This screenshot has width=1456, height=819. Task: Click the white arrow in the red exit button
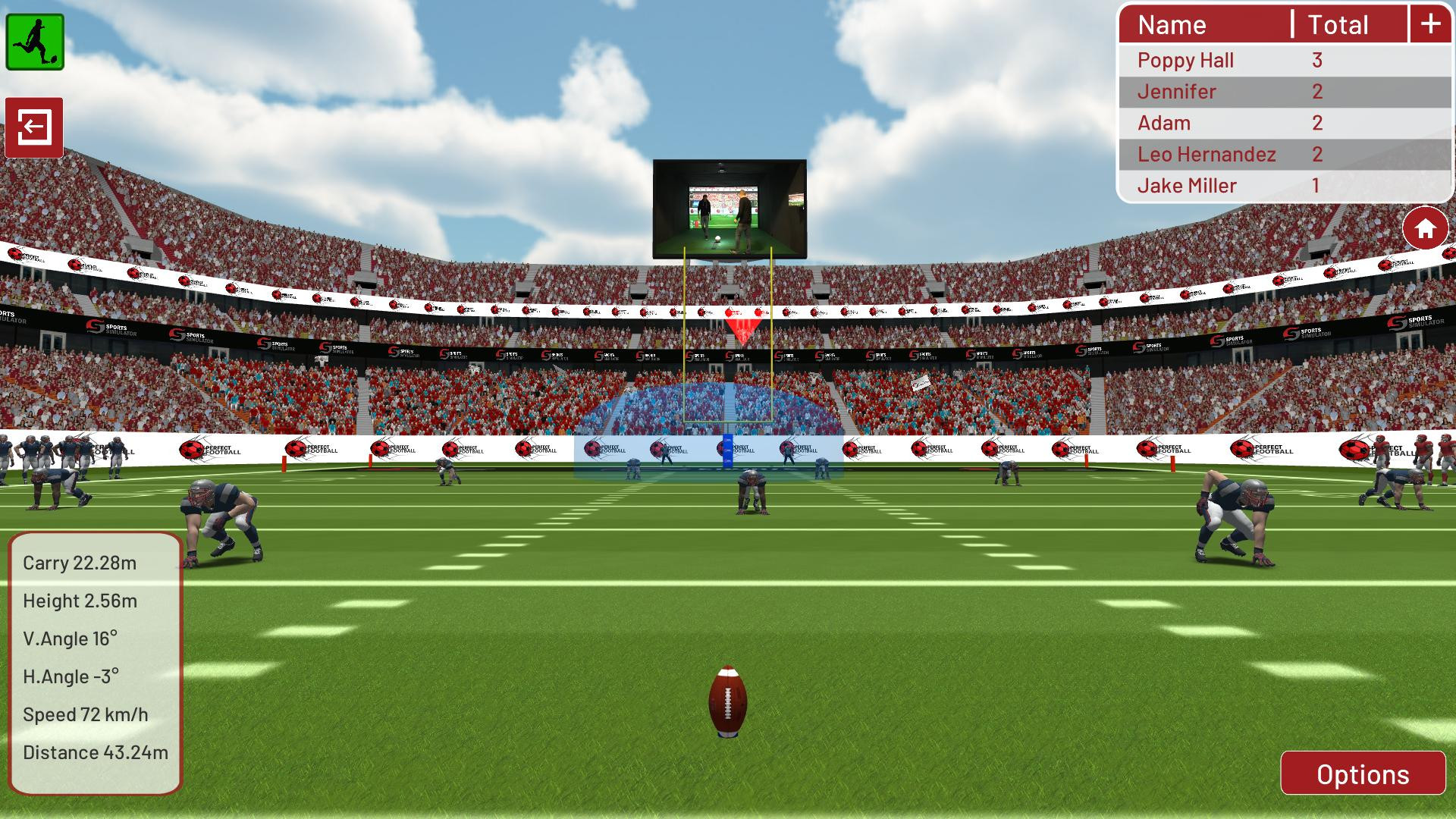35,127
